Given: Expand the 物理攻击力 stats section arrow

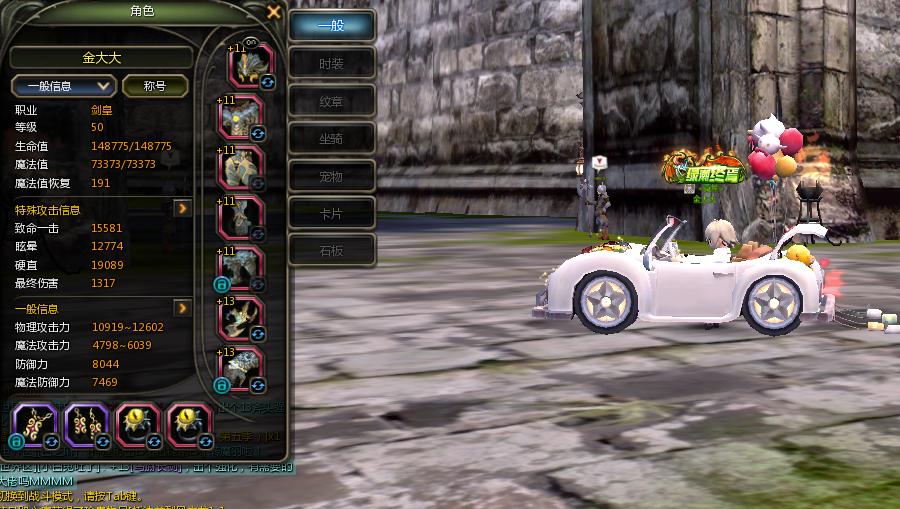Looking at the screenshot, I should tap(182, 308).
